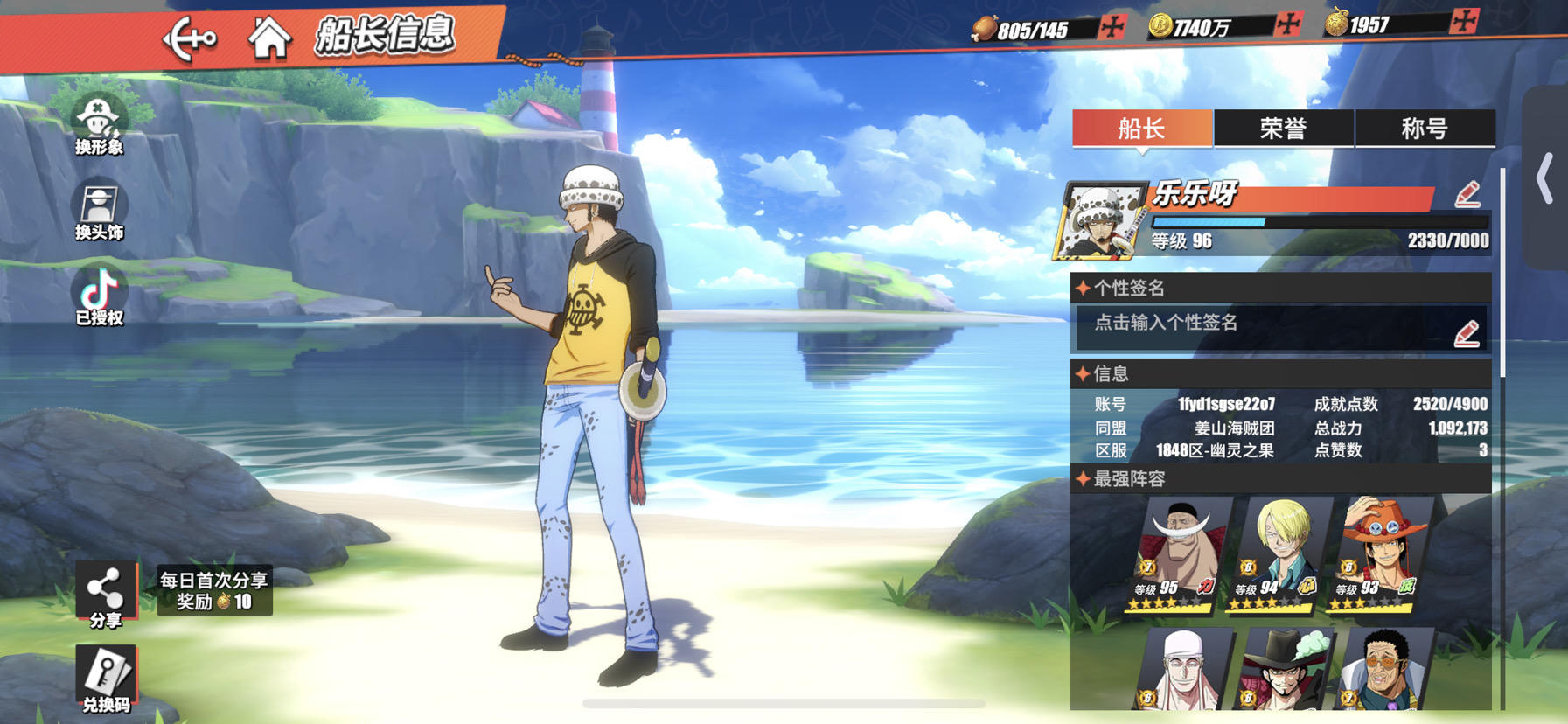Viewport: 1568px width, 724px height.
Task: Select the Sanji level 94 lineup card
Action: 1279,554
